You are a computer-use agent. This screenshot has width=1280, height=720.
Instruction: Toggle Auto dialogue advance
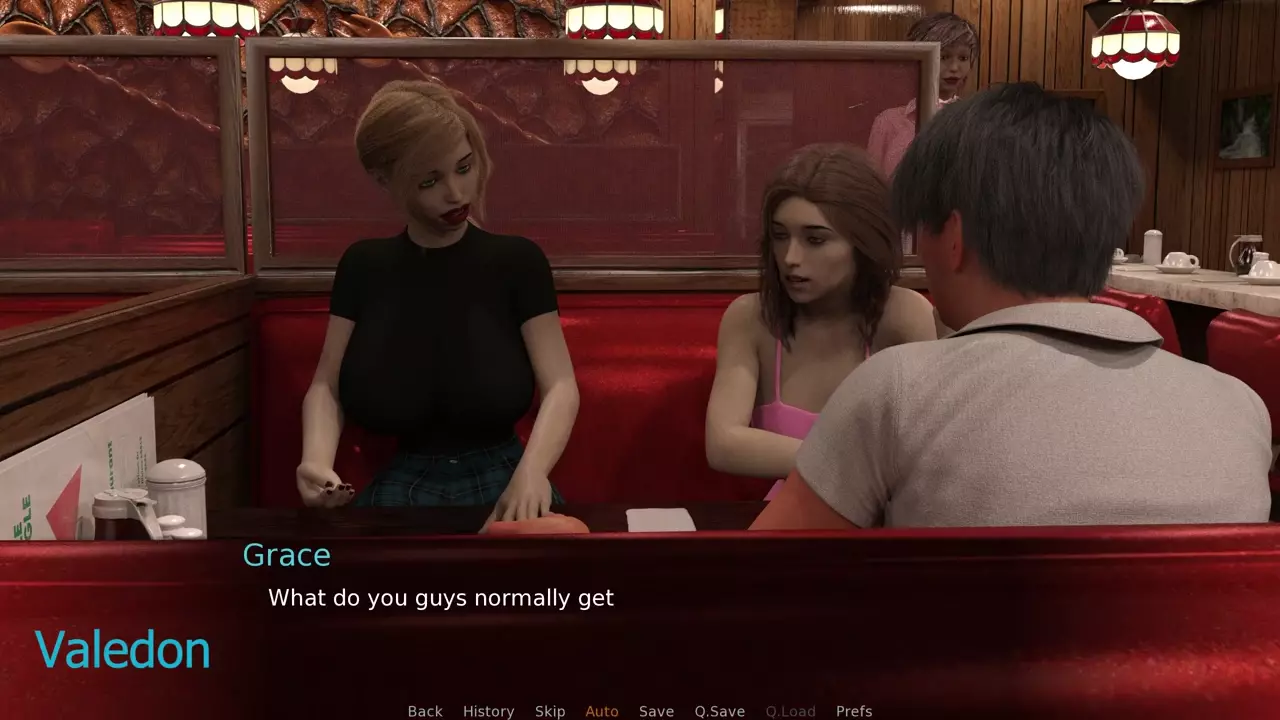602,711
